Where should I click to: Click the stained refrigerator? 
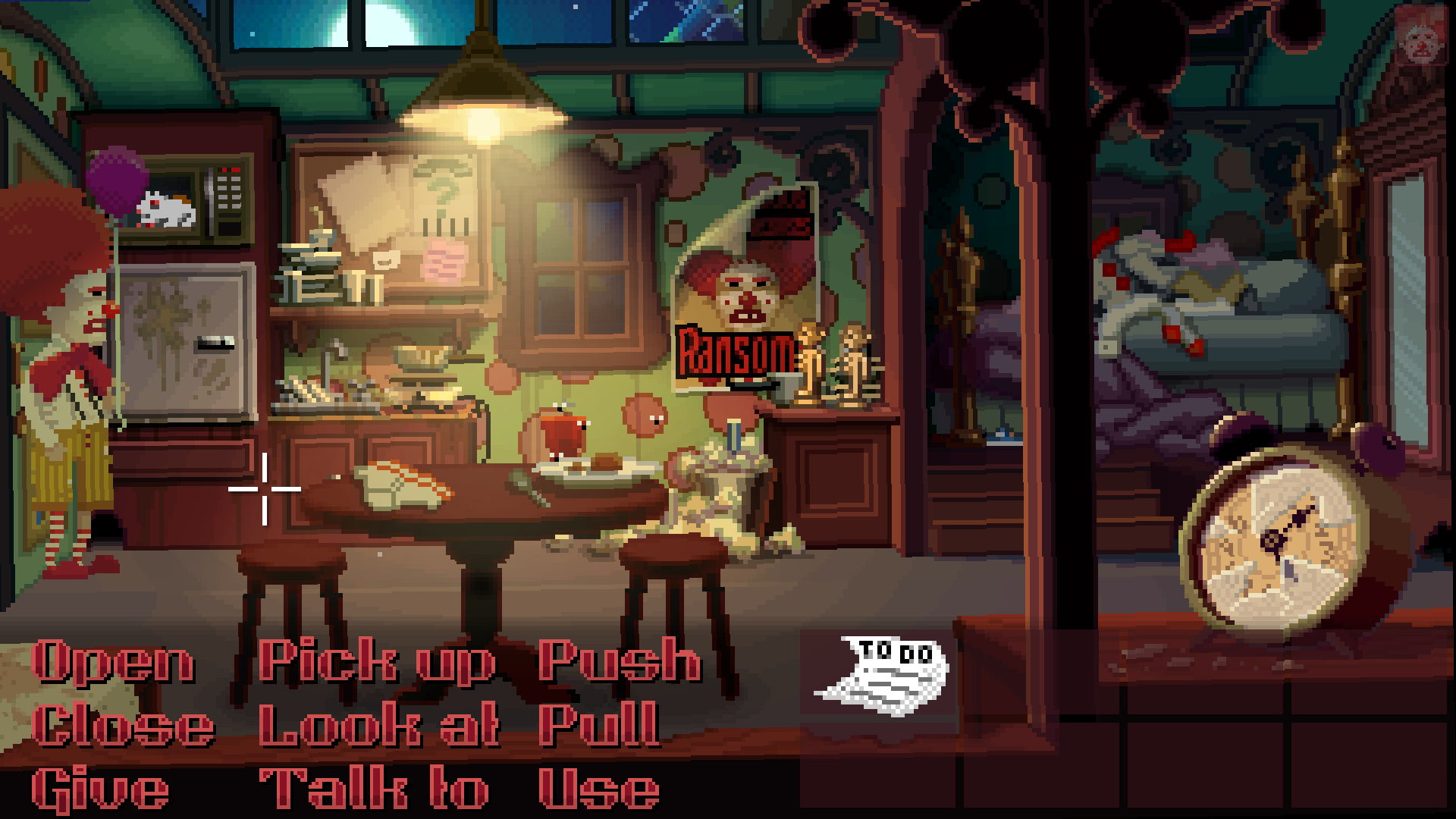tap(186, 341)
